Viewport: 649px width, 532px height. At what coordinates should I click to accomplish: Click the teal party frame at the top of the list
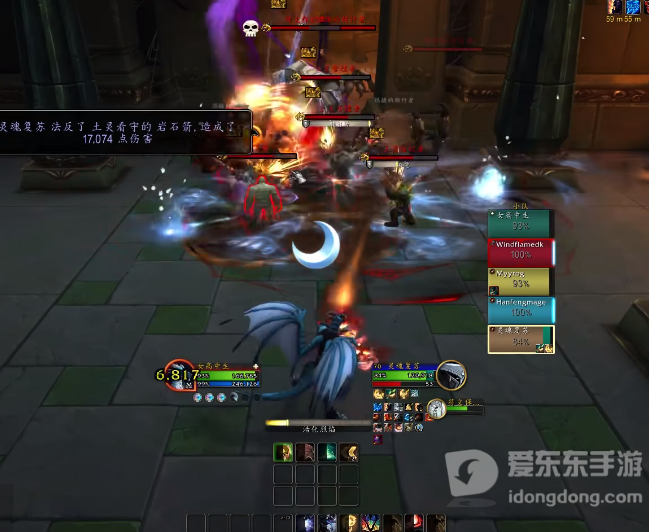(x=520, y=223)
